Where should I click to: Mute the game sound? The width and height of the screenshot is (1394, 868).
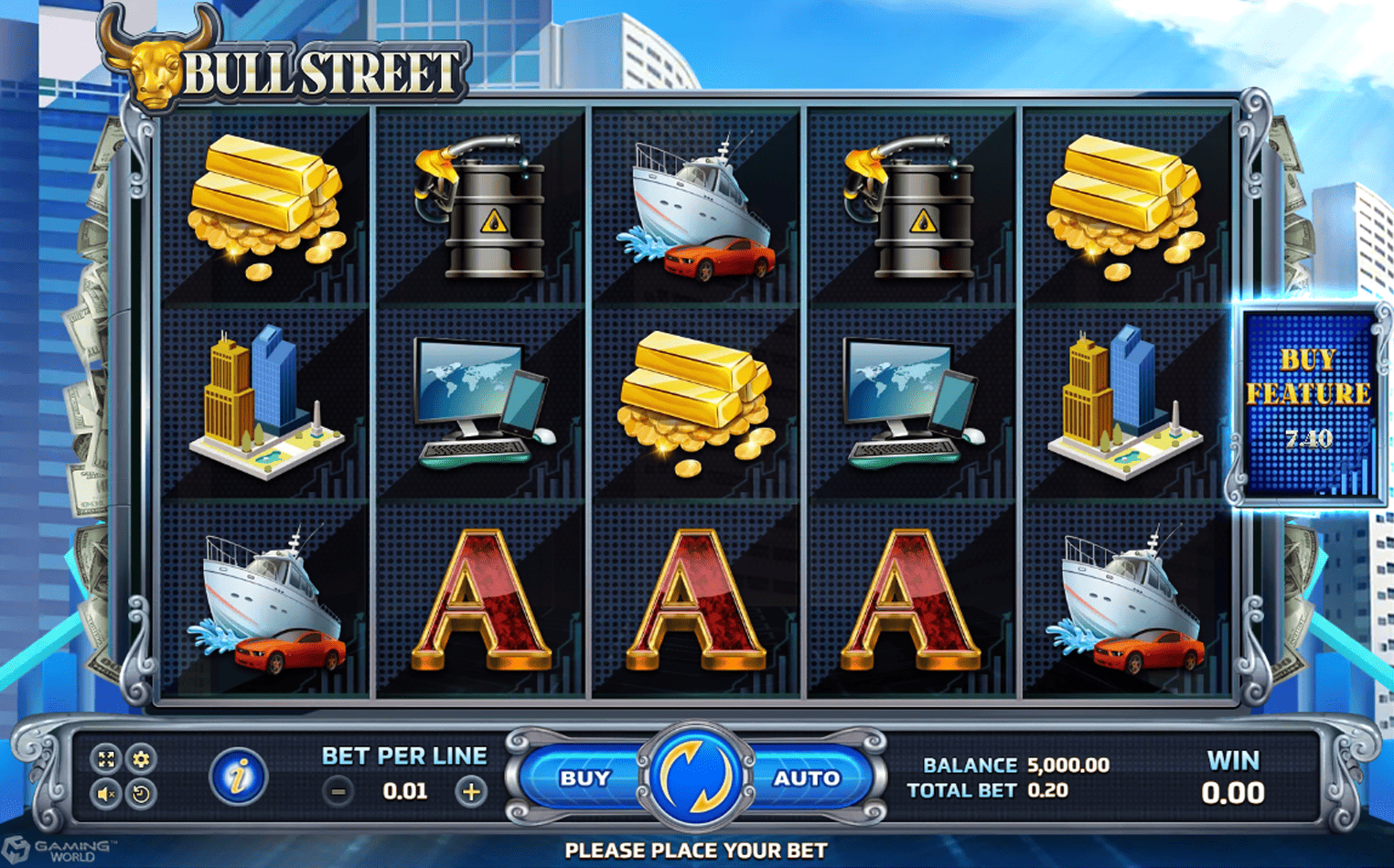pos(106,794)
